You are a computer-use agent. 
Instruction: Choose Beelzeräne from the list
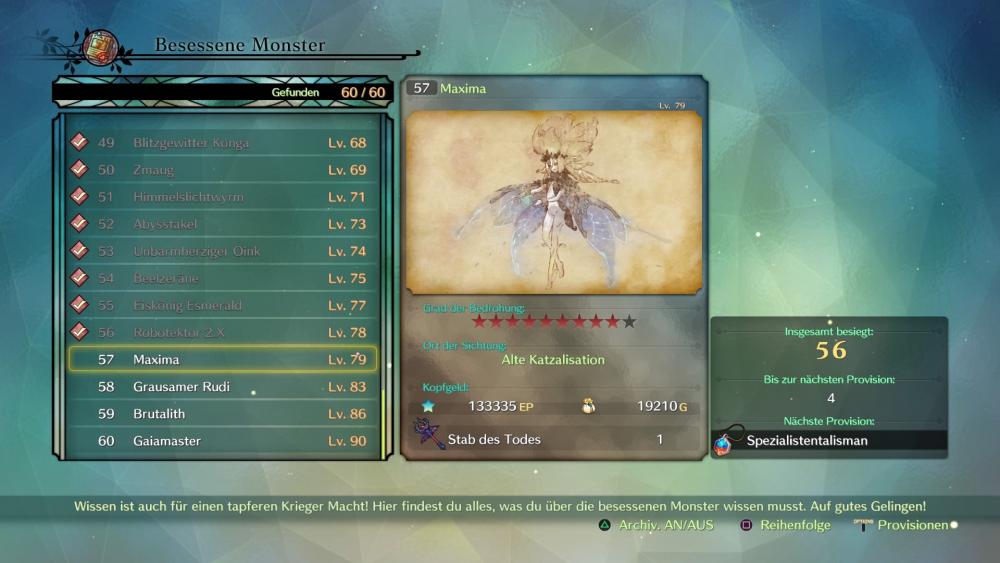(222, 278)
